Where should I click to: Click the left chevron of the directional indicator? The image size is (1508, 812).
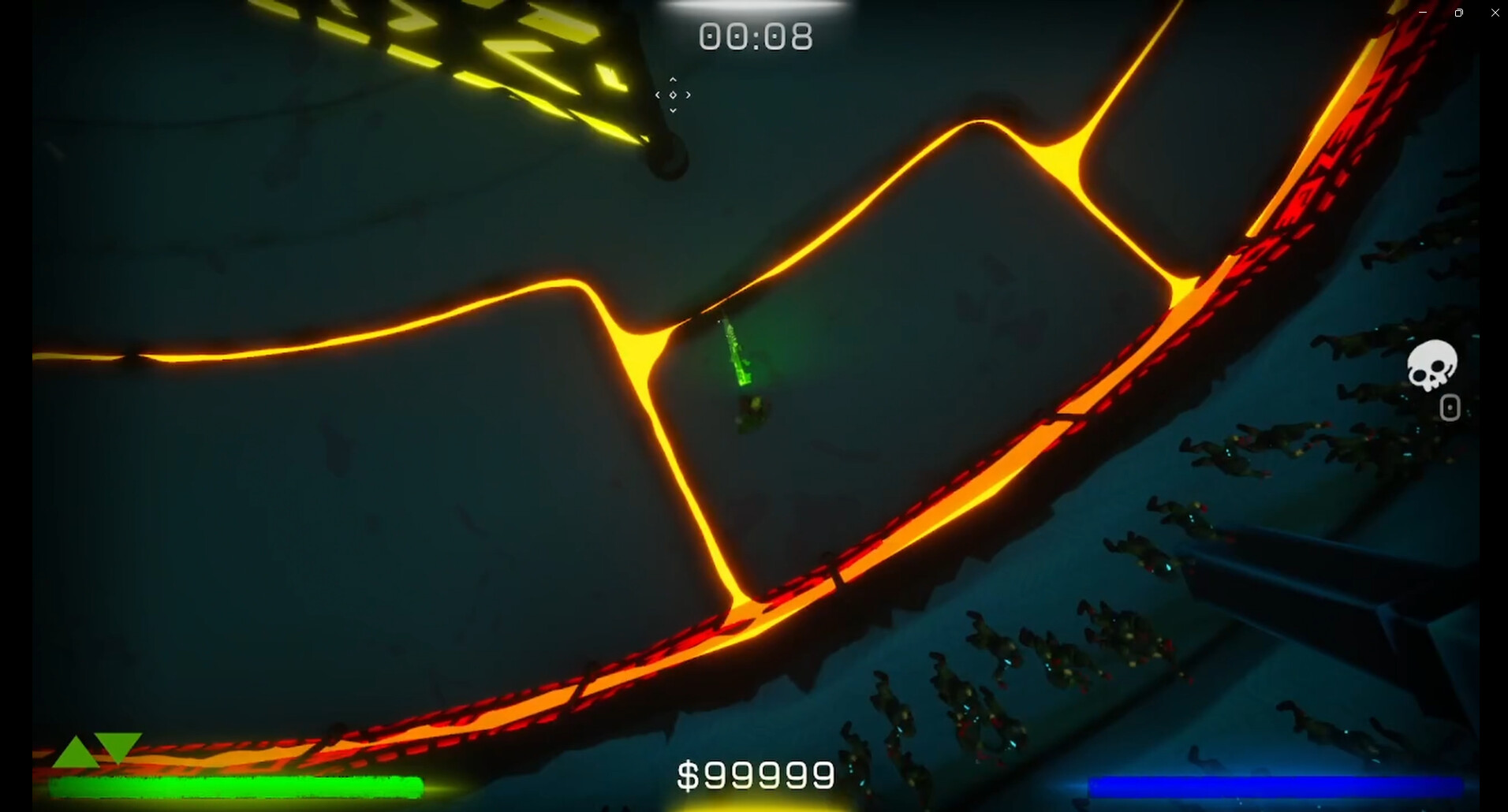click(x=657, y=95)
